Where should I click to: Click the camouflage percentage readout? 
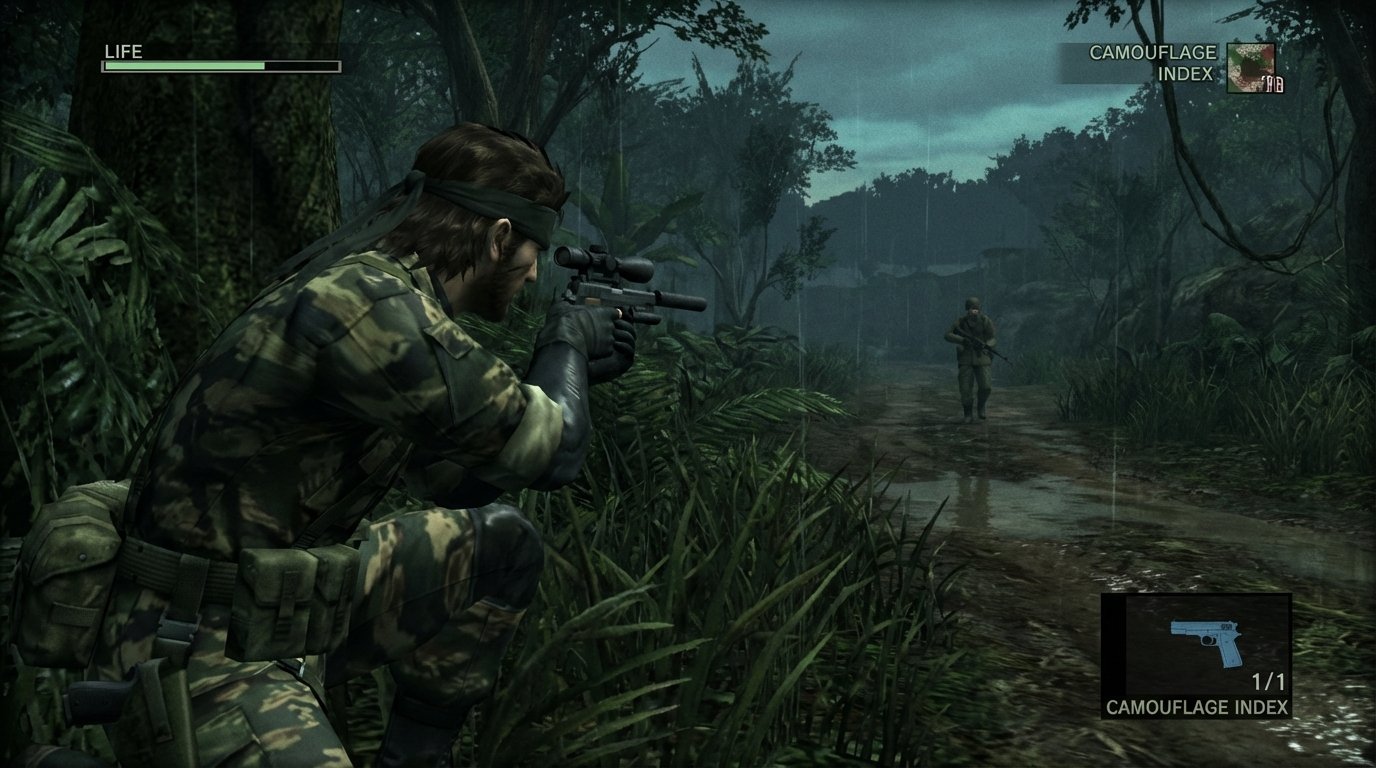click(x=1272, y=85)
